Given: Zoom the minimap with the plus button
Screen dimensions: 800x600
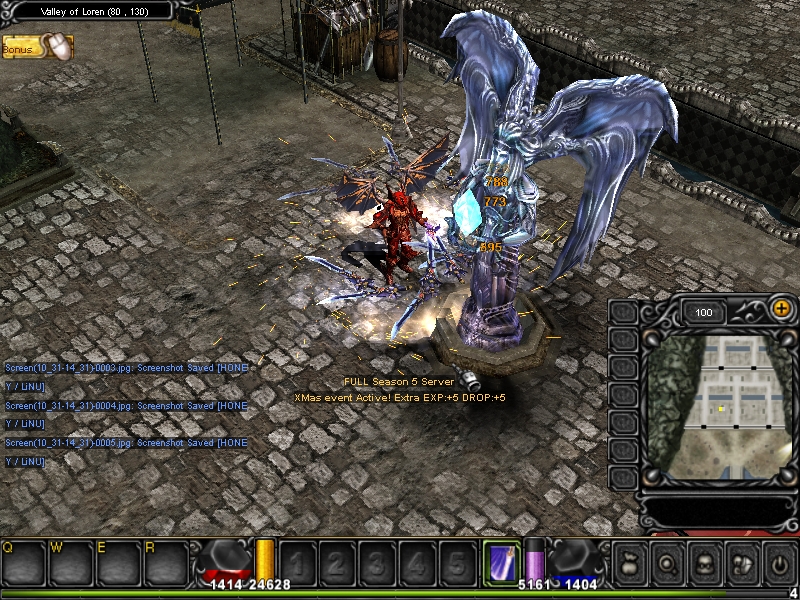Looking at the screenshot, I should coord(781,311).
